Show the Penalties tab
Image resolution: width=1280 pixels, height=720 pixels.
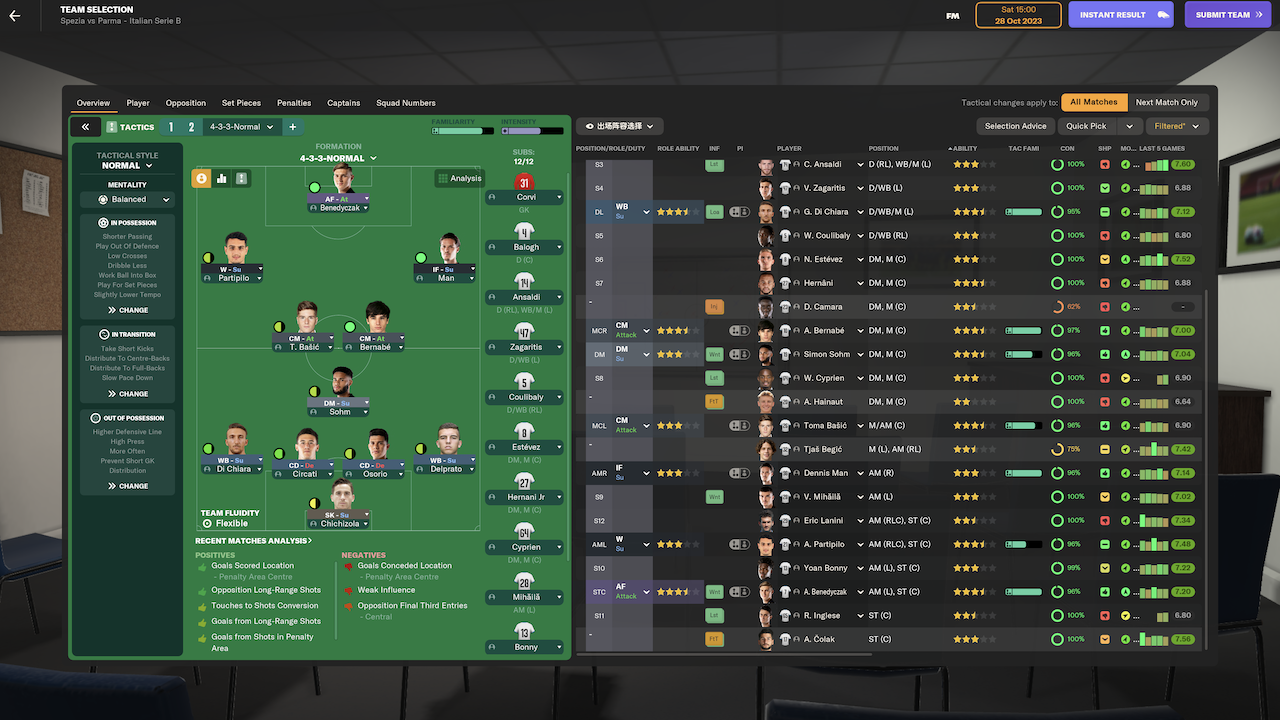click(294, 103)
